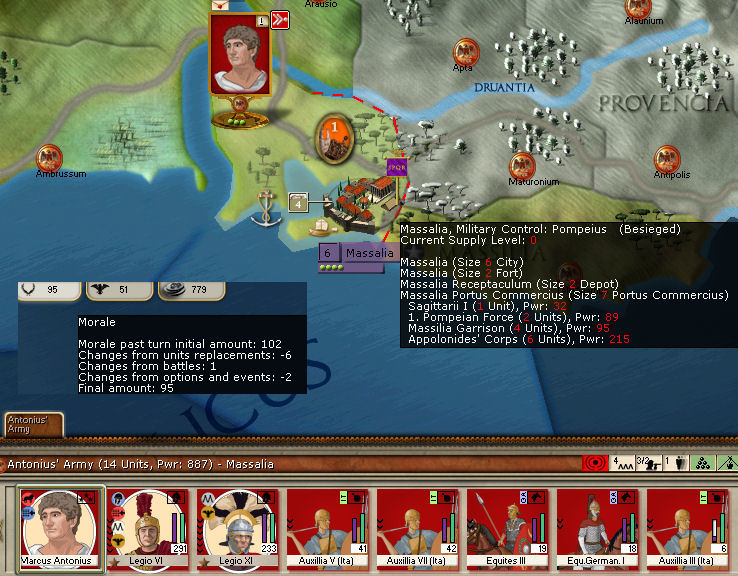The image size is (738, 576).
Task: Choose the Equites III cavalry card
Action: click(x=507, y=527)
